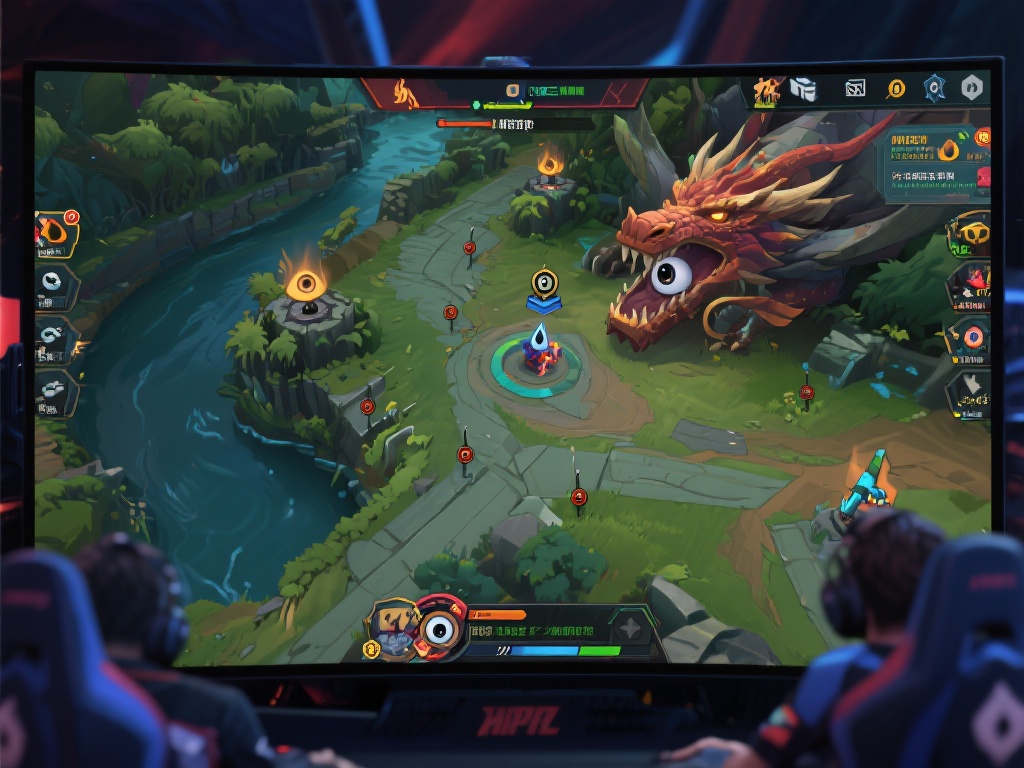Open the blue gear settings icon
This screenshot has width=1024, height=768.
tap(934, 89)
